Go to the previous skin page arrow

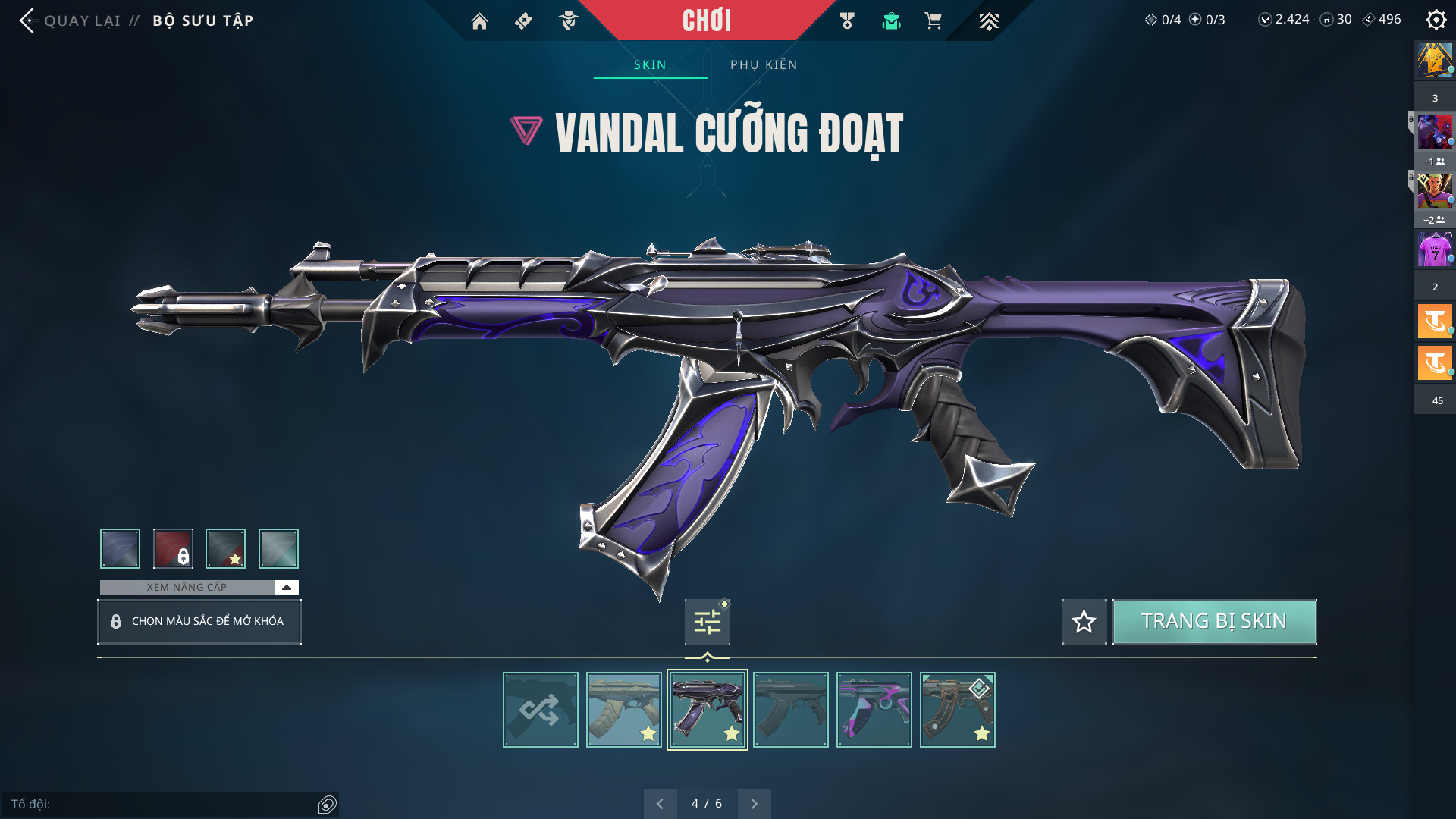(x=660, y=804)
